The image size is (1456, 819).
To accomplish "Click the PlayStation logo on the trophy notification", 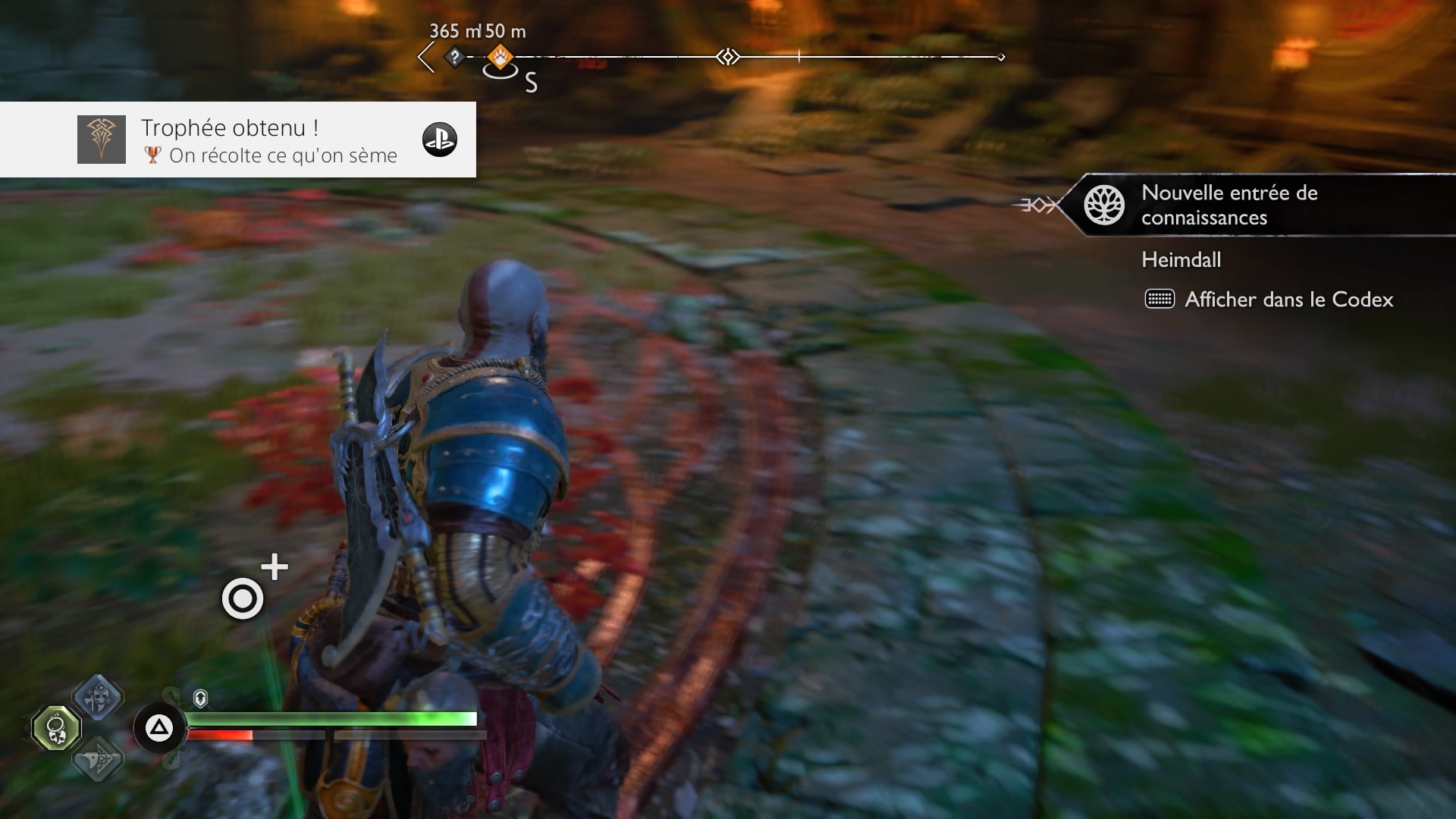I will (x=440, y=140).
